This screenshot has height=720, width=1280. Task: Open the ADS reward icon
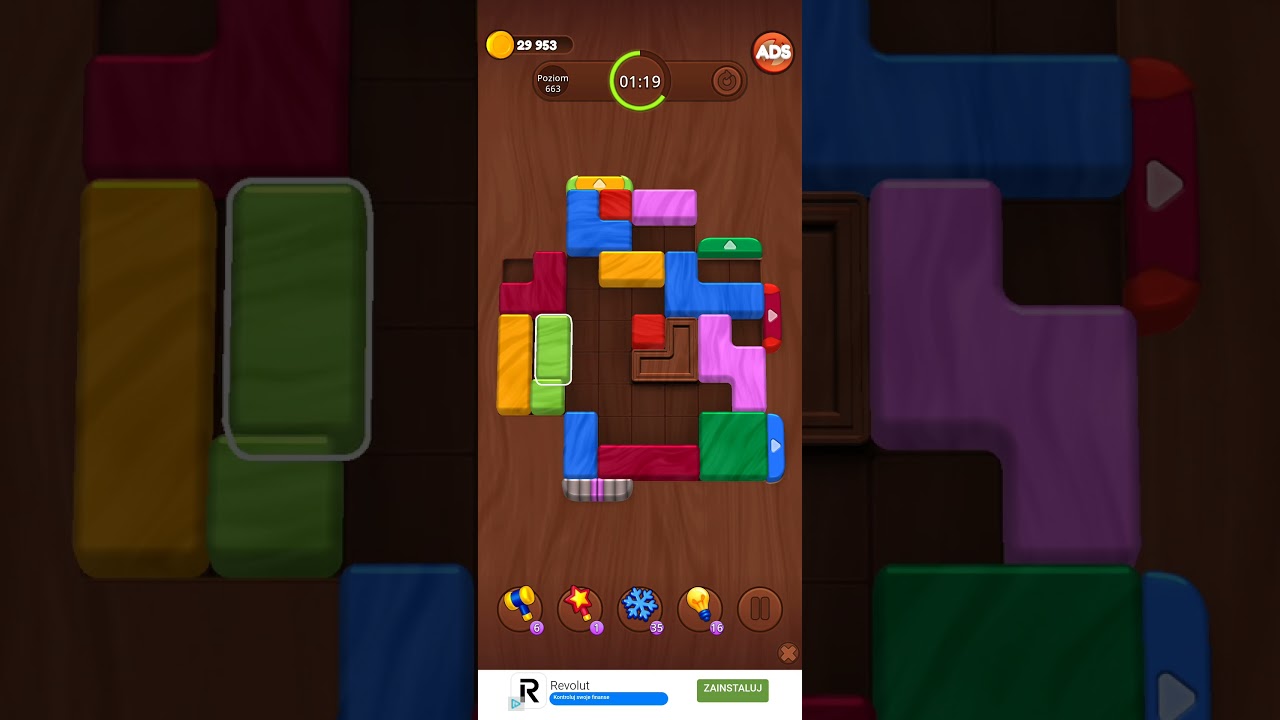[x=772, y=52]
